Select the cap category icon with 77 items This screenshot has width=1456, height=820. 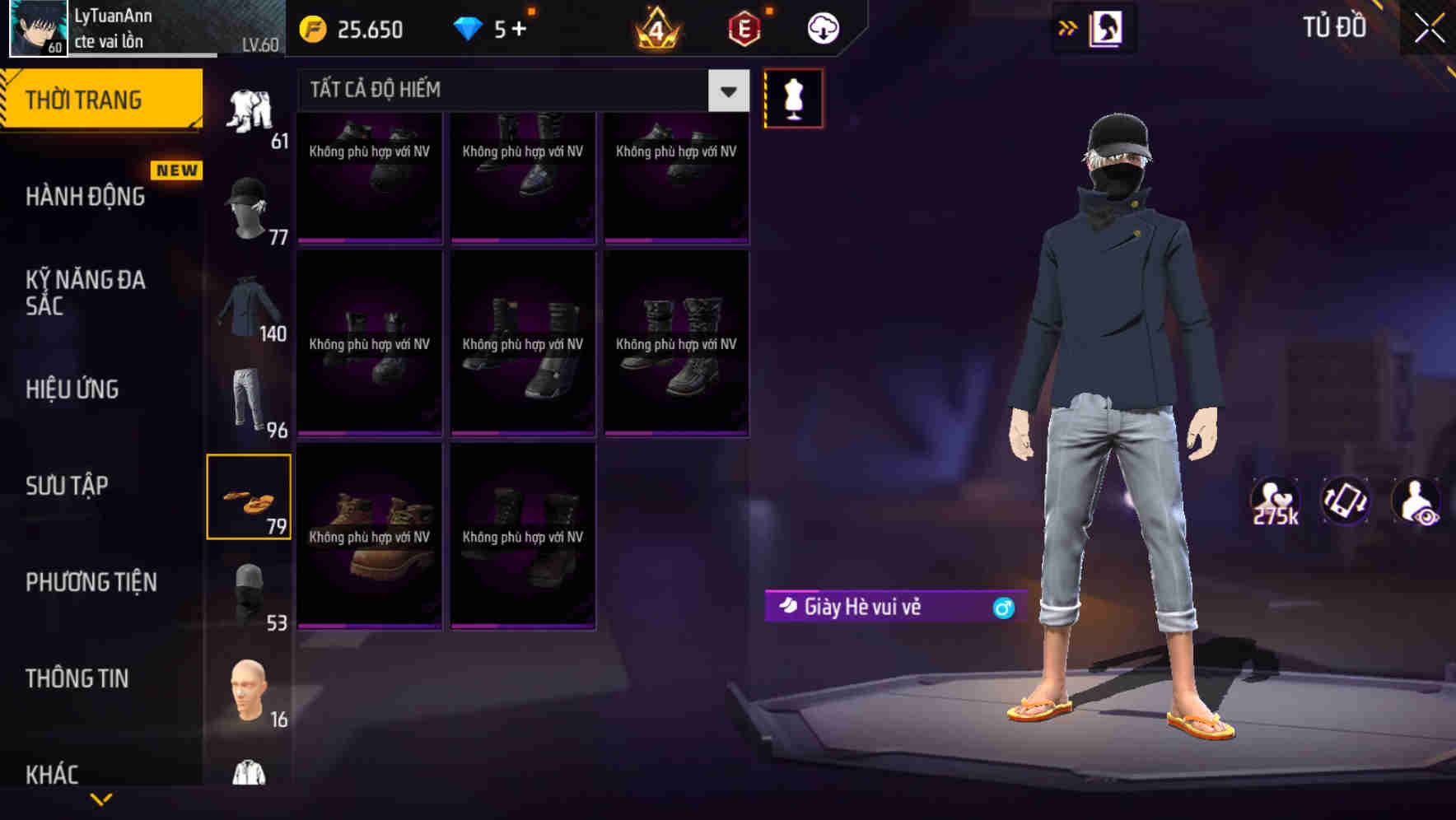pyautogui.click(x=250, y=206)
